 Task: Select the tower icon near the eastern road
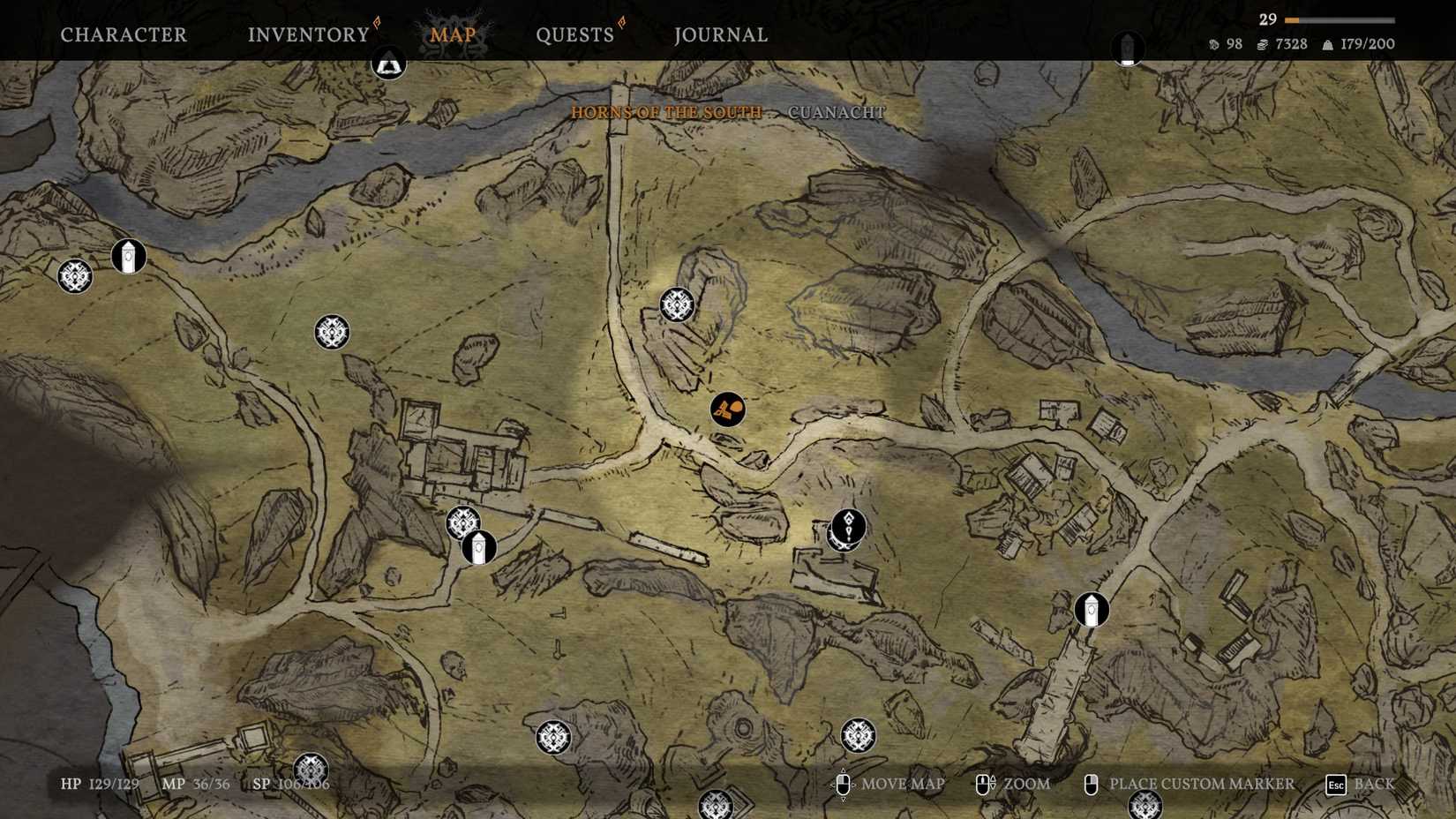(x=1091, y=610)
